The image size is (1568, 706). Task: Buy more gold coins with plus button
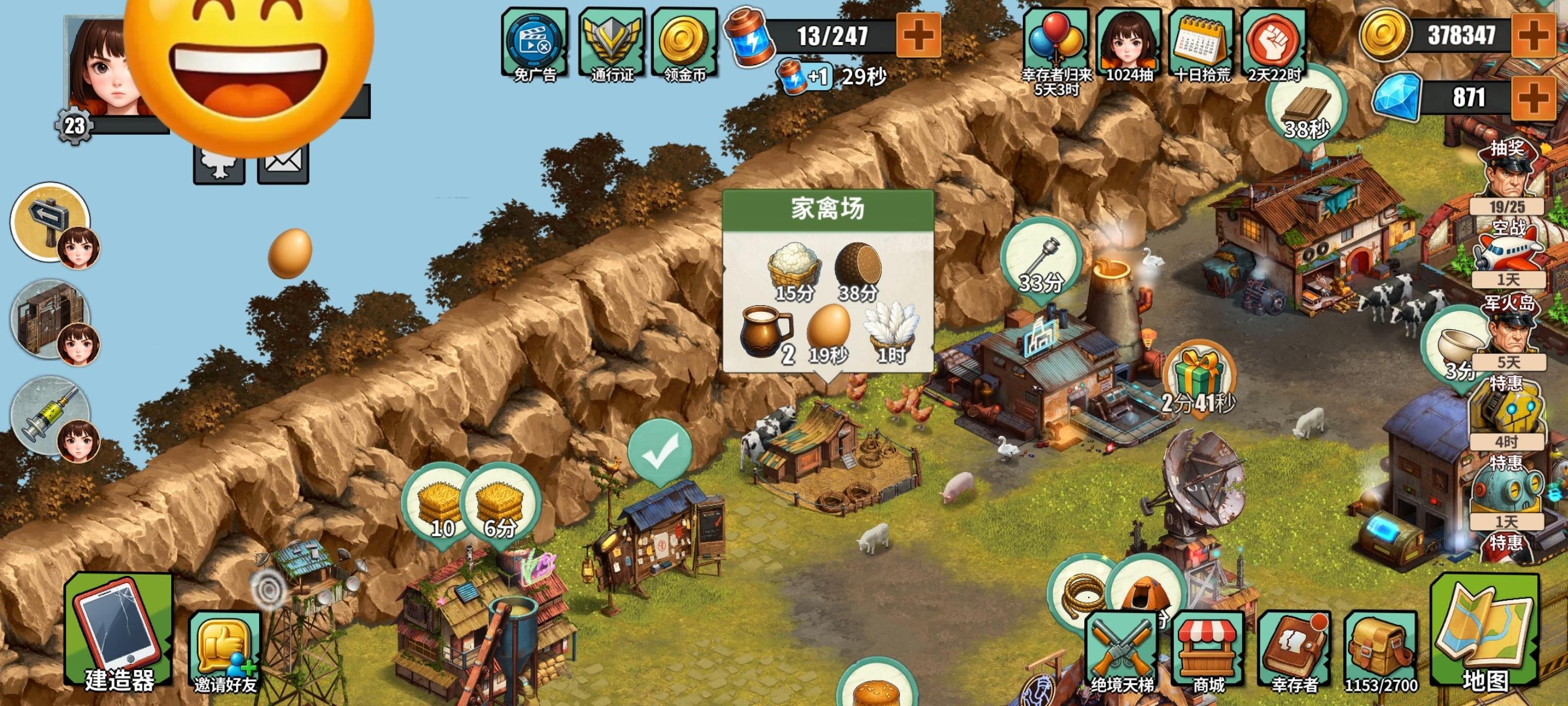pyautogui.click(x=1534, y=35)
